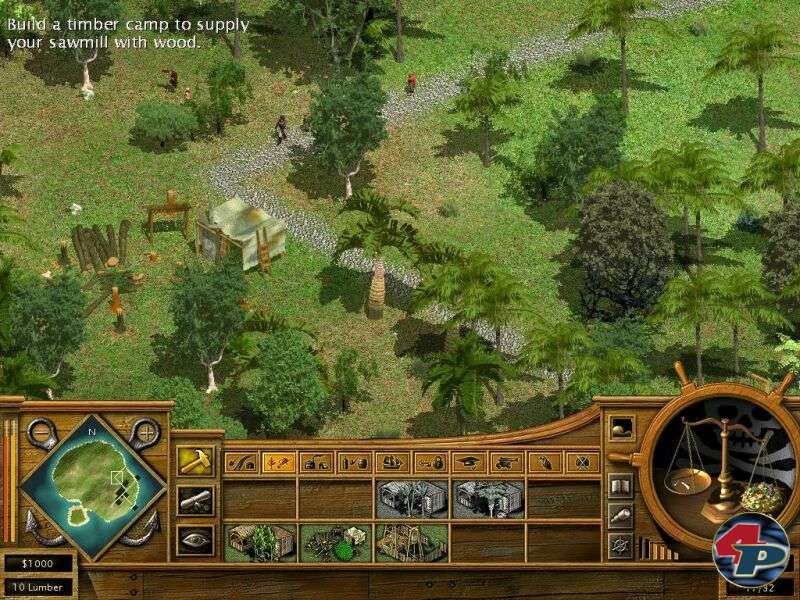Viewport: 800px width, 600px height.
Task: Activate the eye overlay button
Action: tap(193, 539)
